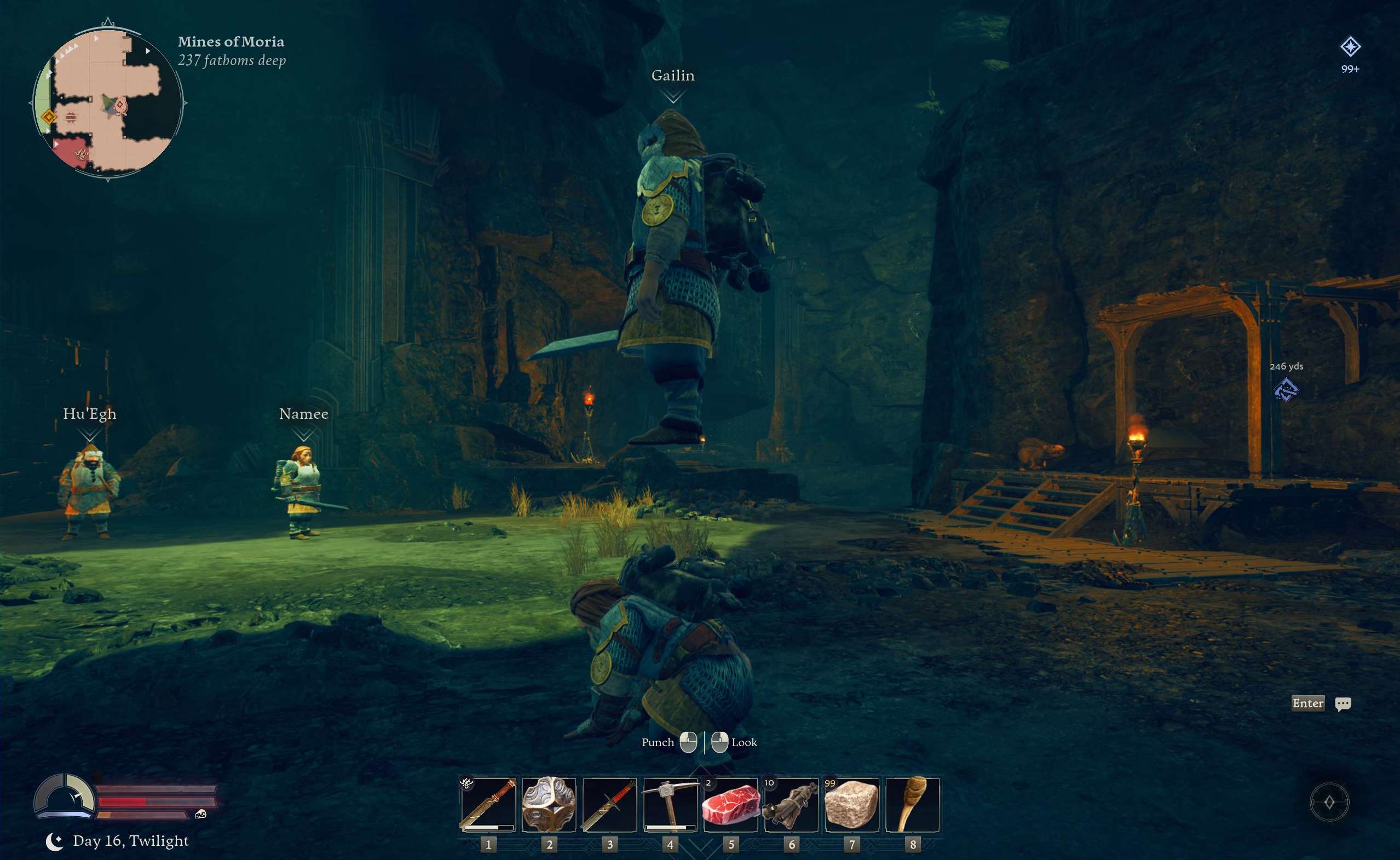Image resolution: width=1400 pixels, height=860 pixels.
Task: Select the orange-hilted sword in hotbar slot 1
Action: click(x=488, y=804)
